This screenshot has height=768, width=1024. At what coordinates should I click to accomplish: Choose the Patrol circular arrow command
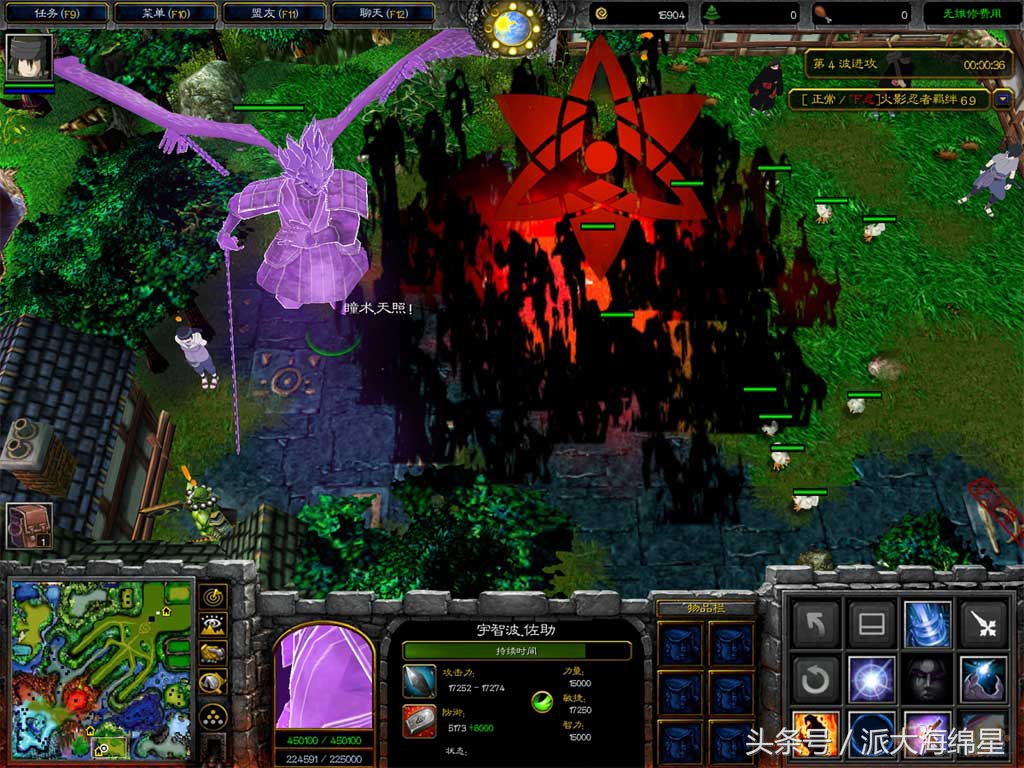click(815, 681)
